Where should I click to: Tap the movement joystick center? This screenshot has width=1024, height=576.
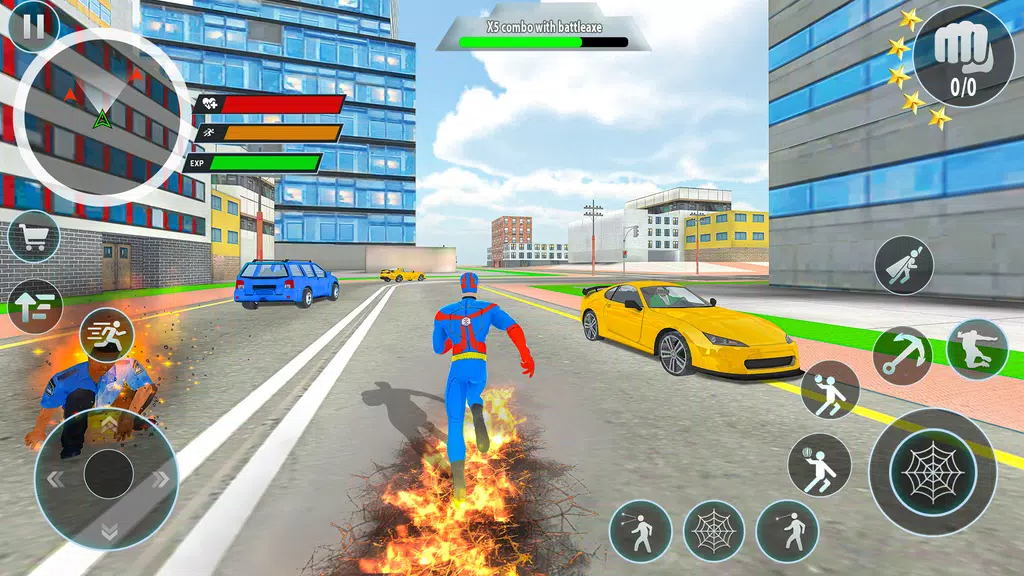coord(108,474)
